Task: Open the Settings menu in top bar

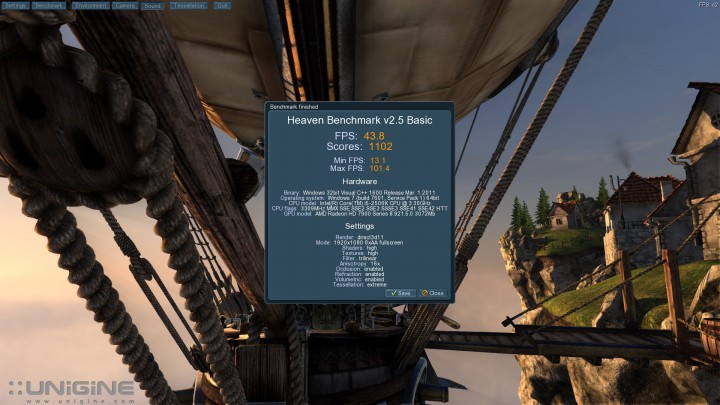Action: 15,5
